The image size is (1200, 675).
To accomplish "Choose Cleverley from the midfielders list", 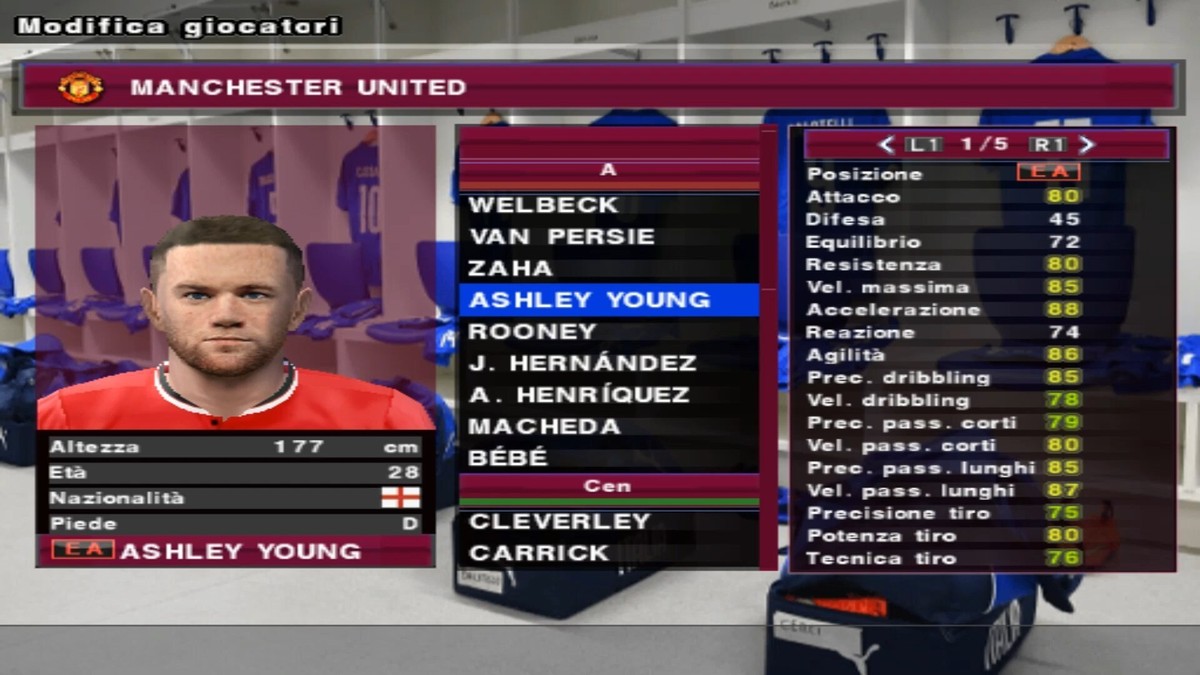I will coord(560,522).
